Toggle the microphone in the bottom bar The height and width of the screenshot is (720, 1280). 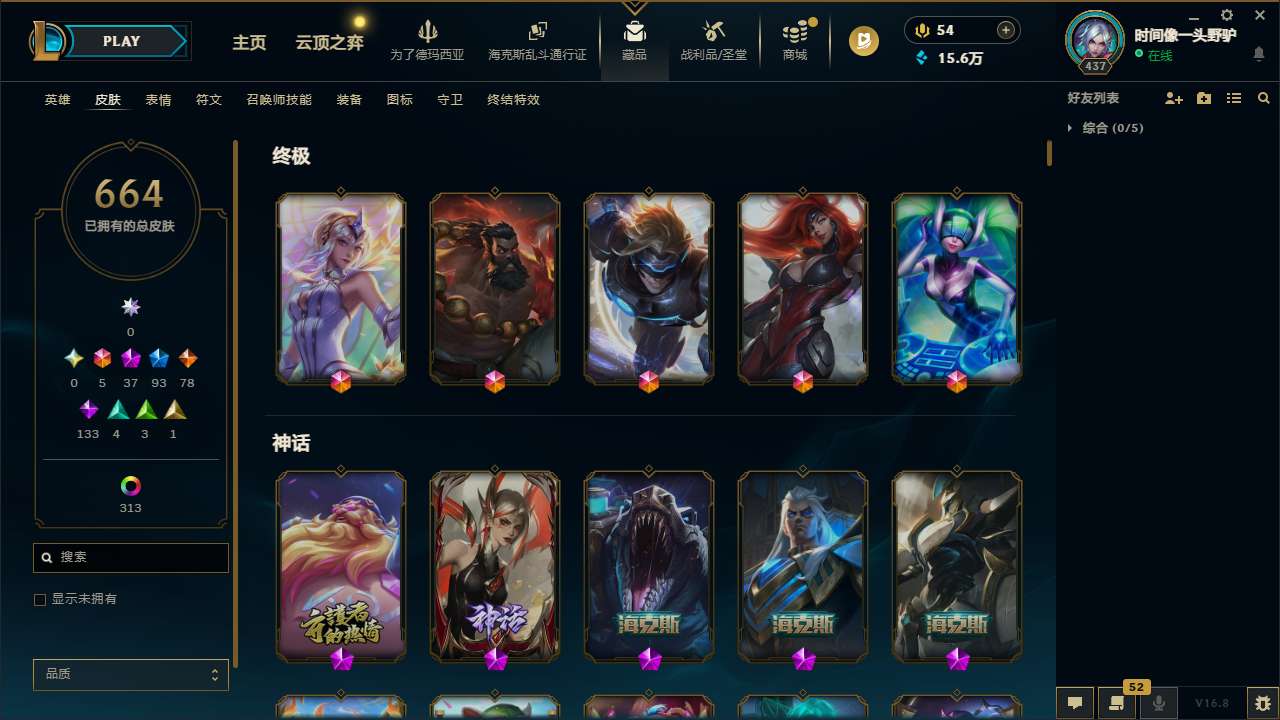tap(1159, 703)
